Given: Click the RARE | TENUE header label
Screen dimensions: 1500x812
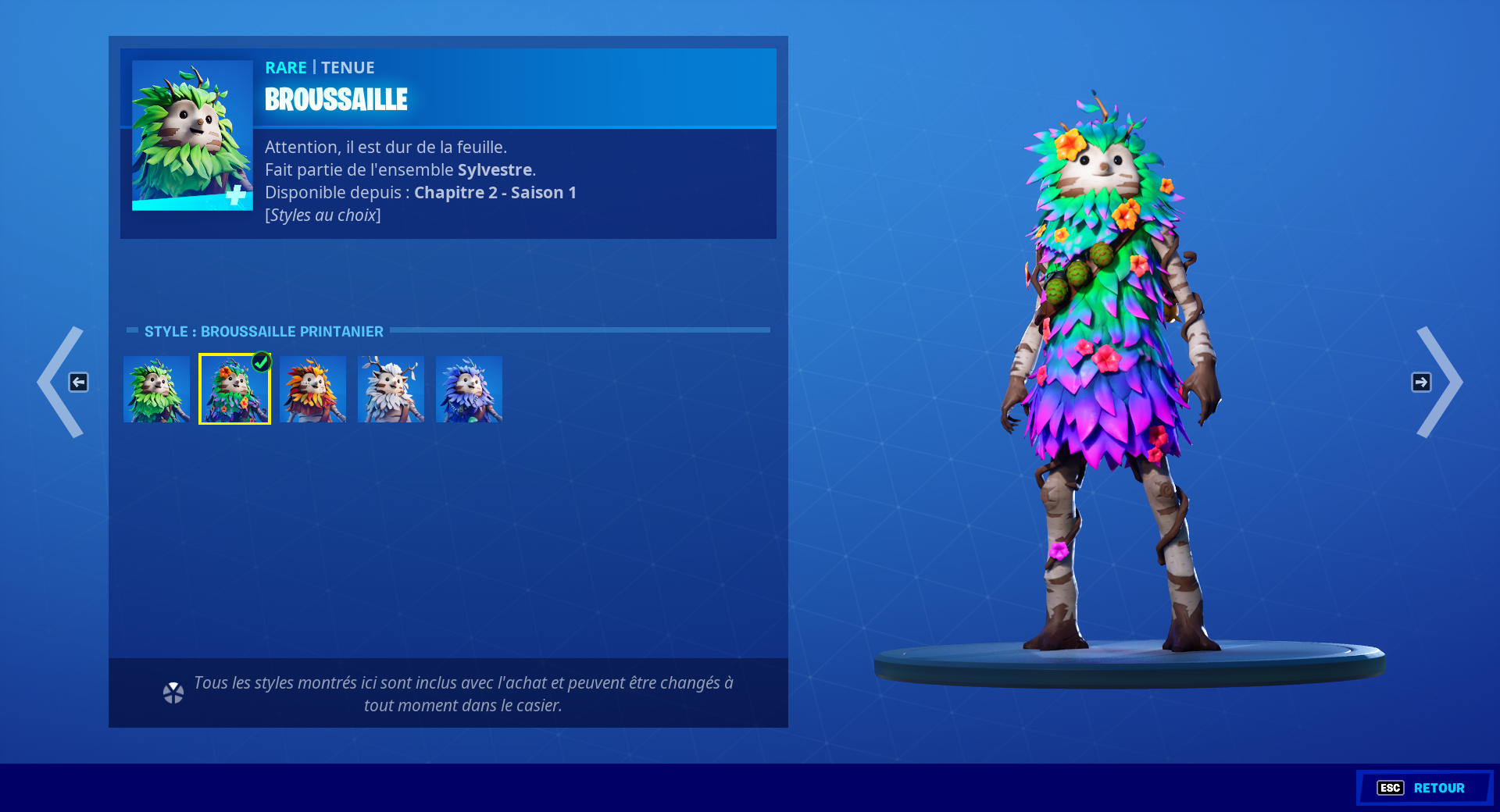Looking at the screenshot, I should pyautogui.click(x=320, y=67).
